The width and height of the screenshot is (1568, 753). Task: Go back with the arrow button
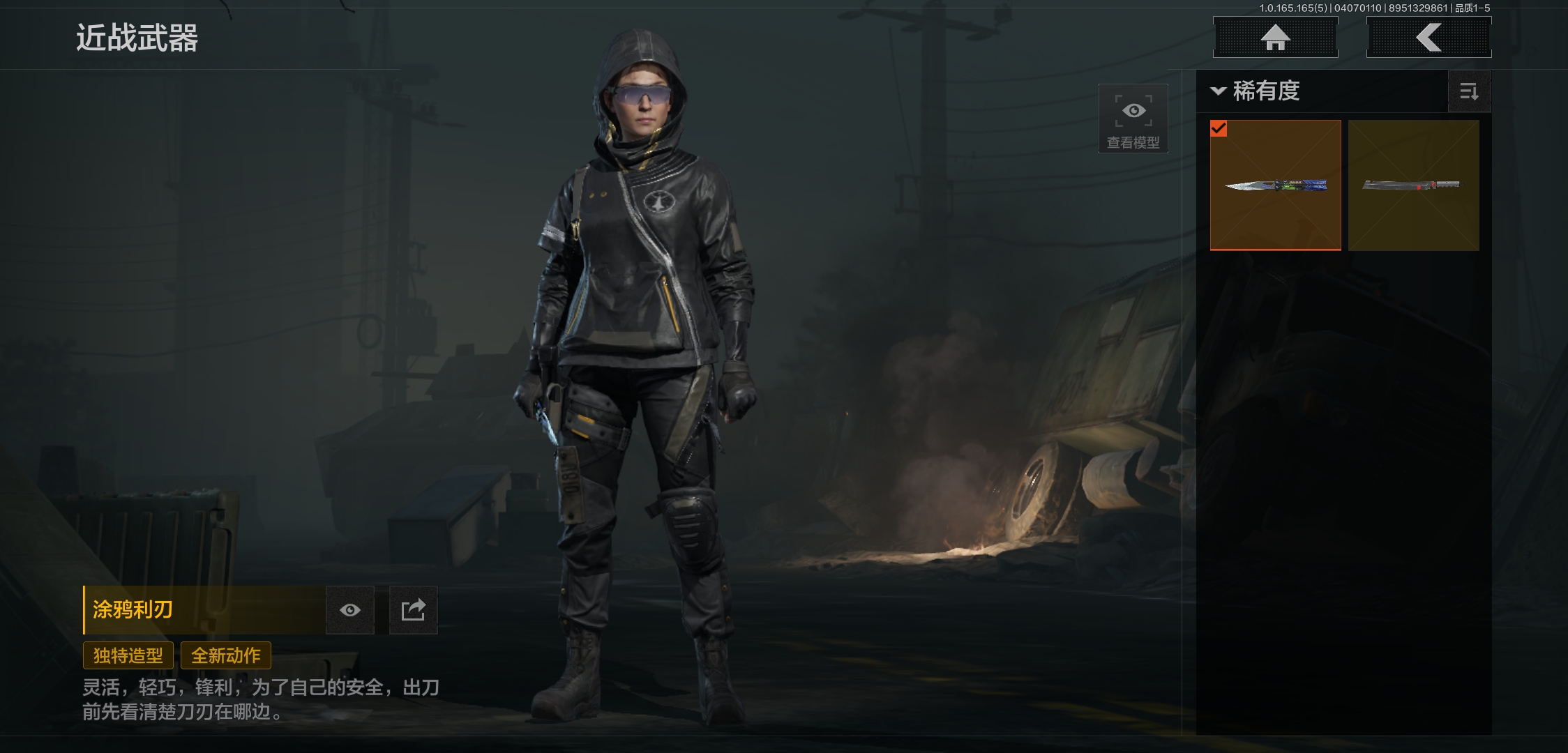pyautogui.click(x=1428, y=38)
